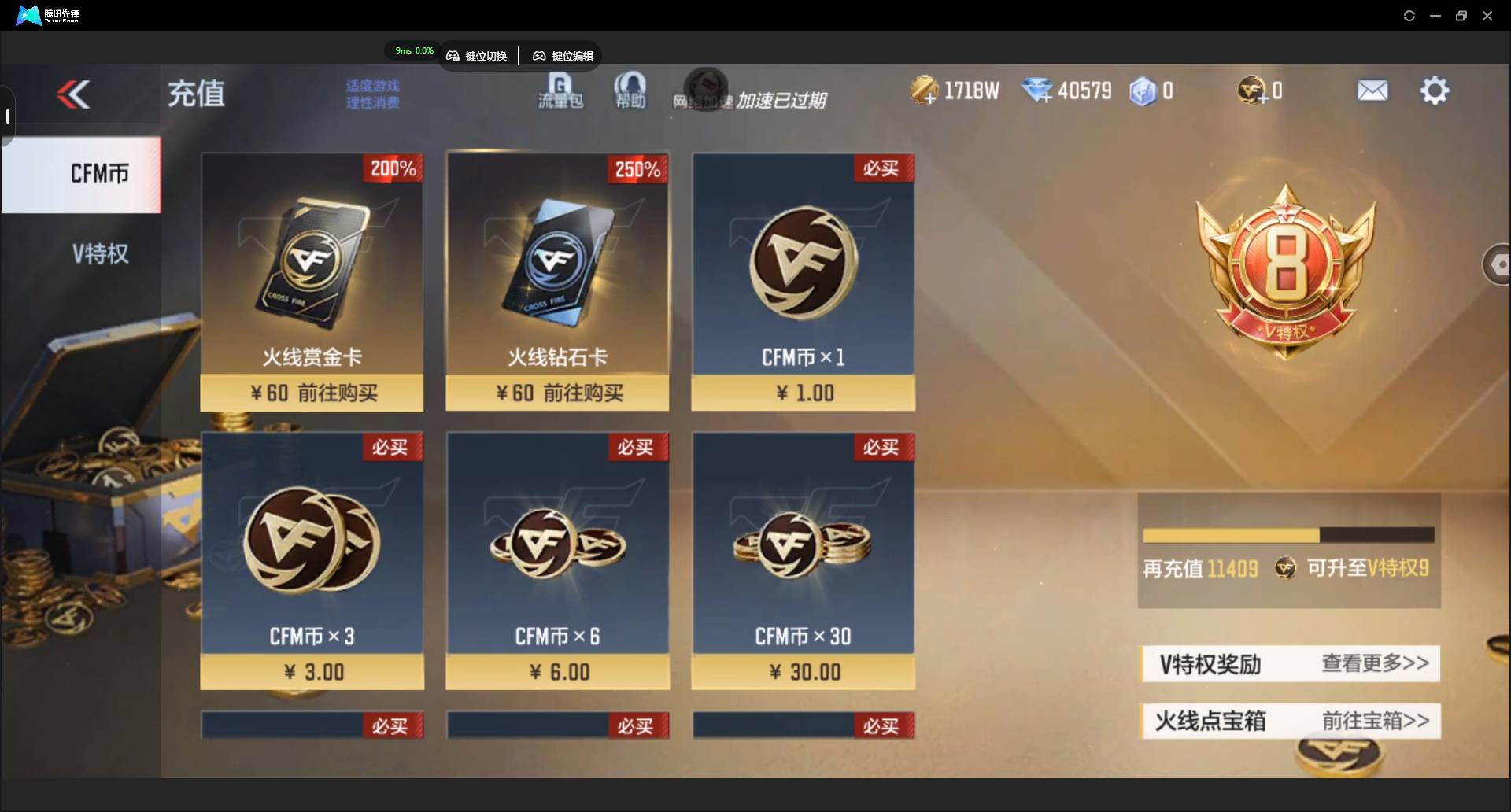Open the 帮助 headset icon

coord(630,91)
